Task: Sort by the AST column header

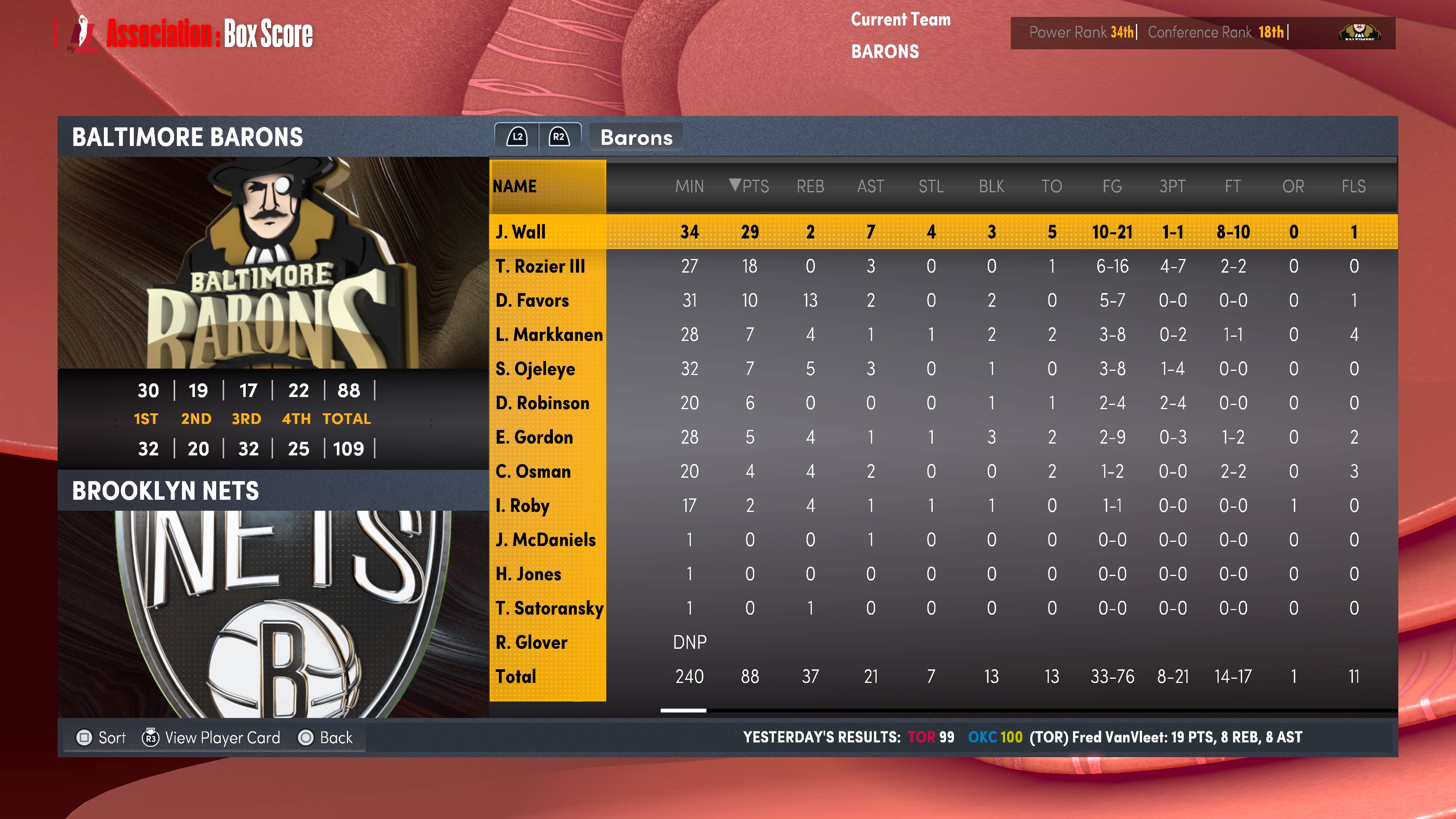Action: pyautogui.click(x=871, y=186)
